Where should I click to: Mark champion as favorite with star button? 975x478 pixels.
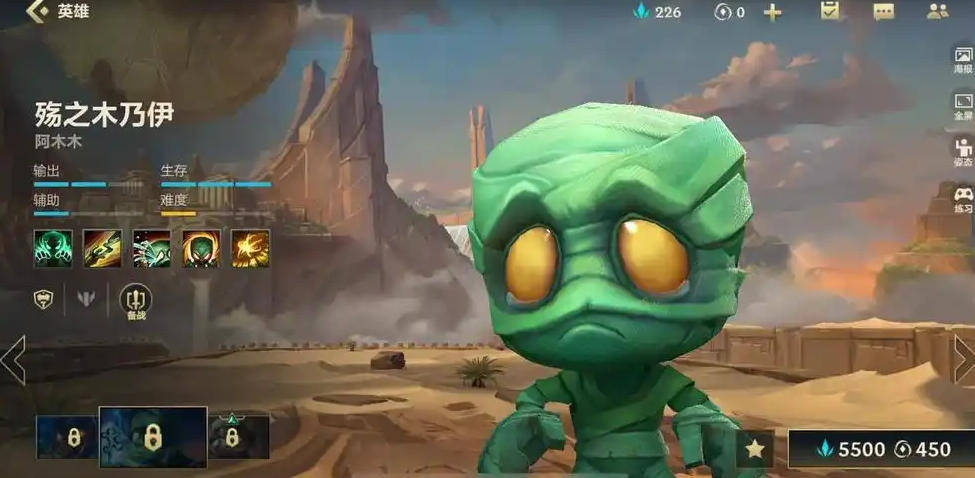click(x=755, y=449)
